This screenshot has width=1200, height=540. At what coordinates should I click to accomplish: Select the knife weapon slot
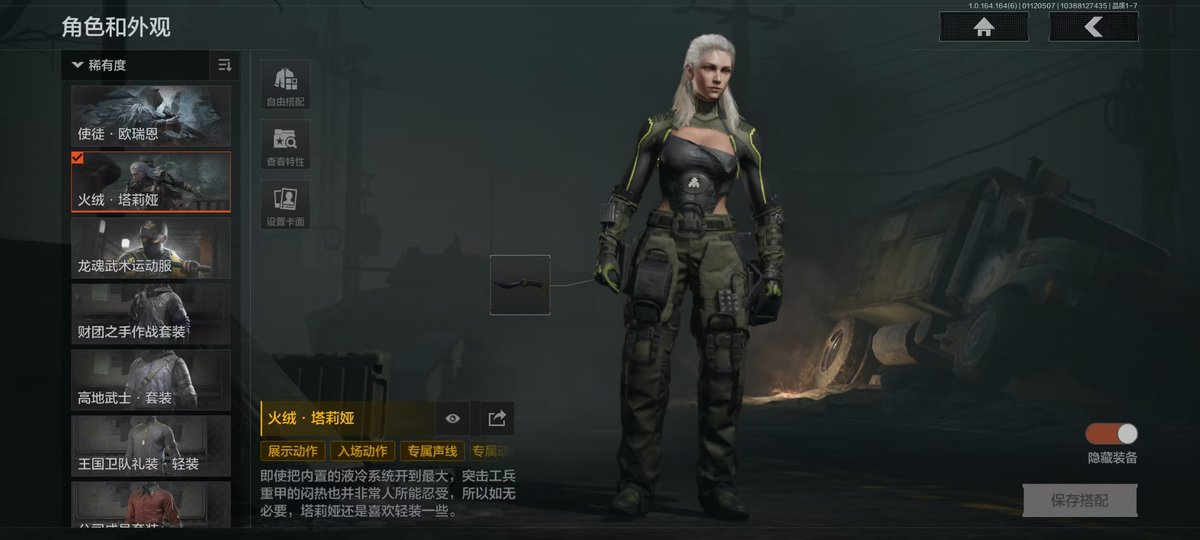520,285
